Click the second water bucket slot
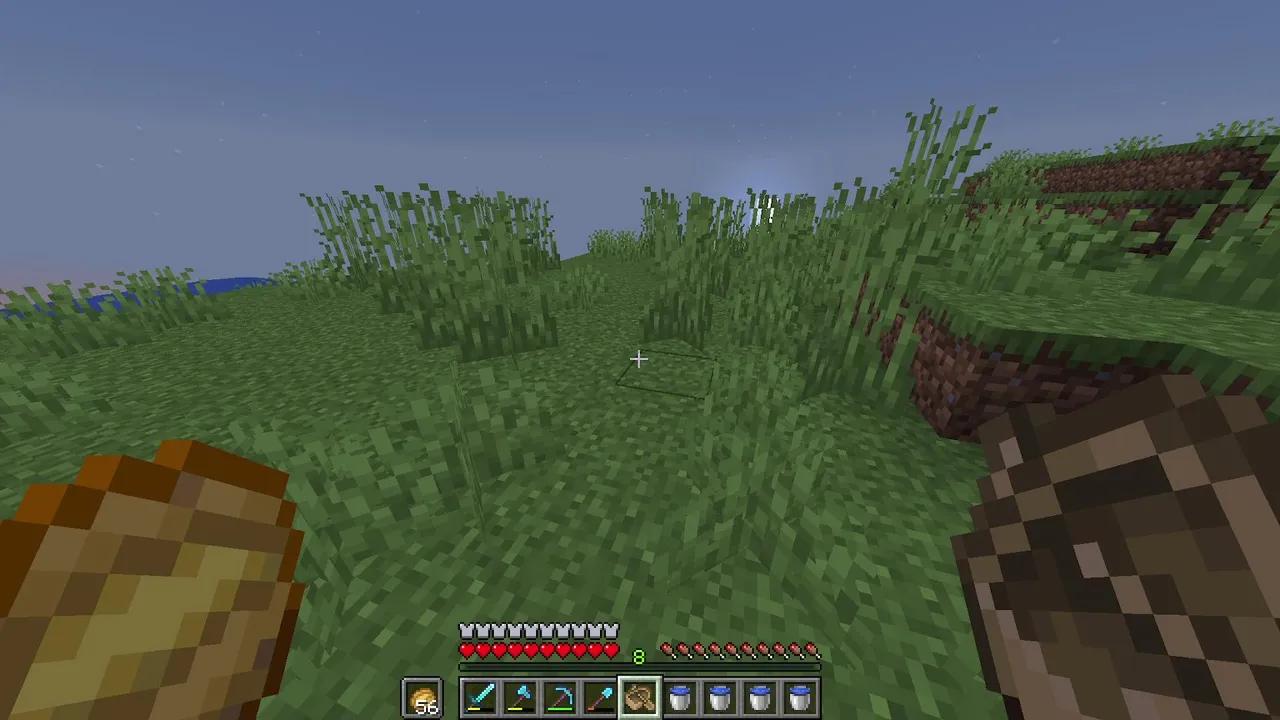Image resolution: width=1280 pixels, height=720 pixels. point(720,697)
